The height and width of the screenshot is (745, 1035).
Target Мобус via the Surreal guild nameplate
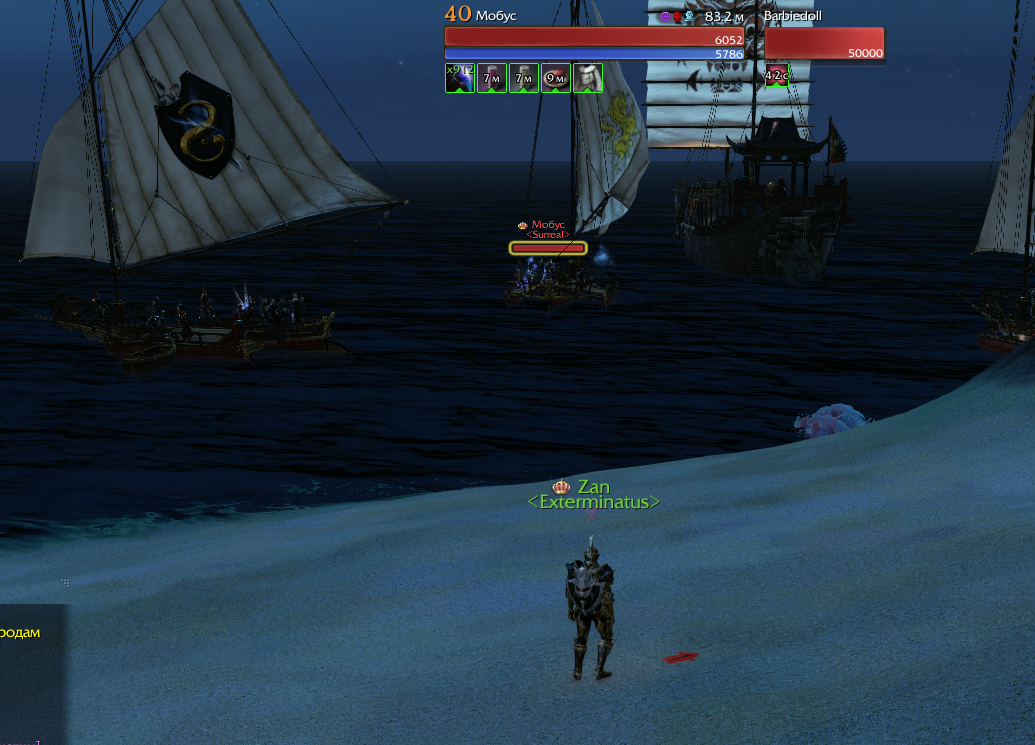tap(548, 234)
